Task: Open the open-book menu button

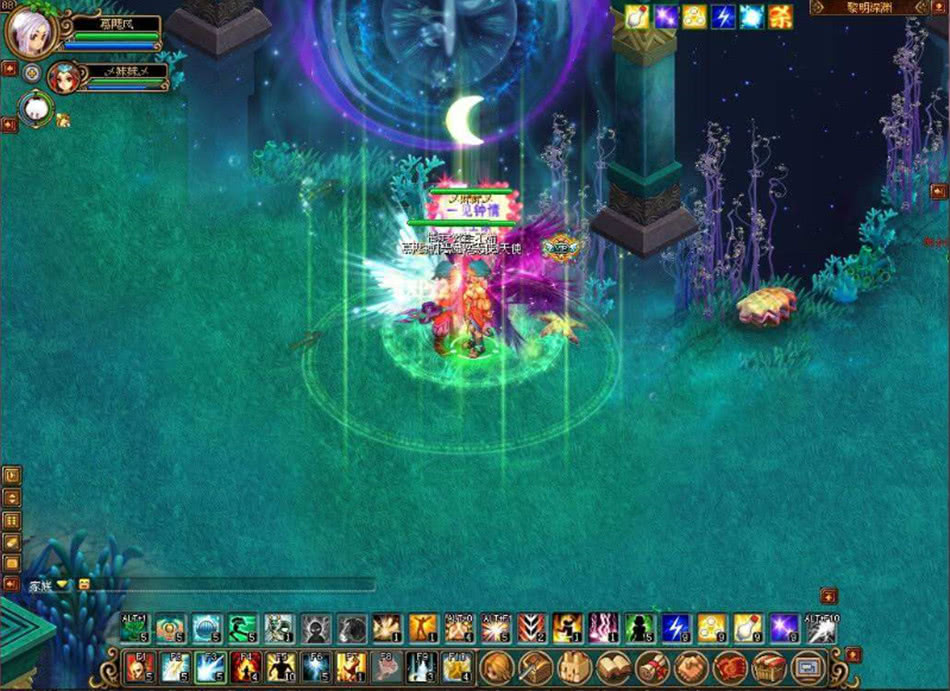Action: pos(613,667)
